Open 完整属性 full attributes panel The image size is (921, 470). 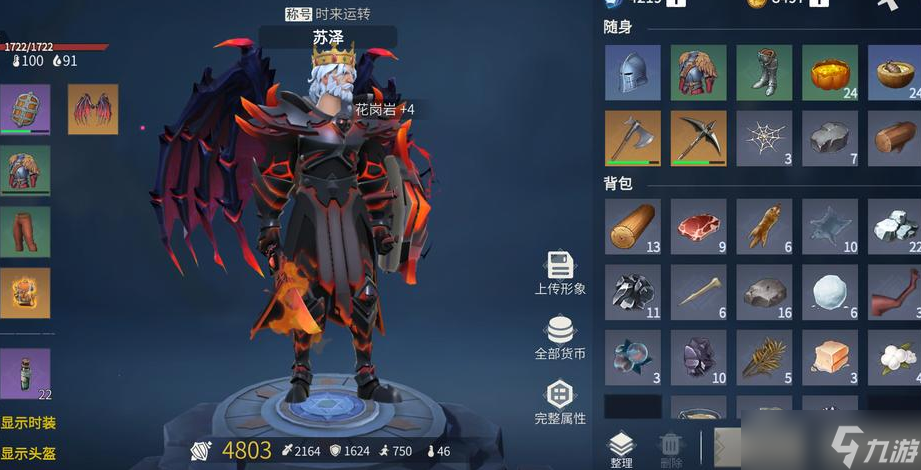(x=560, y=400)
